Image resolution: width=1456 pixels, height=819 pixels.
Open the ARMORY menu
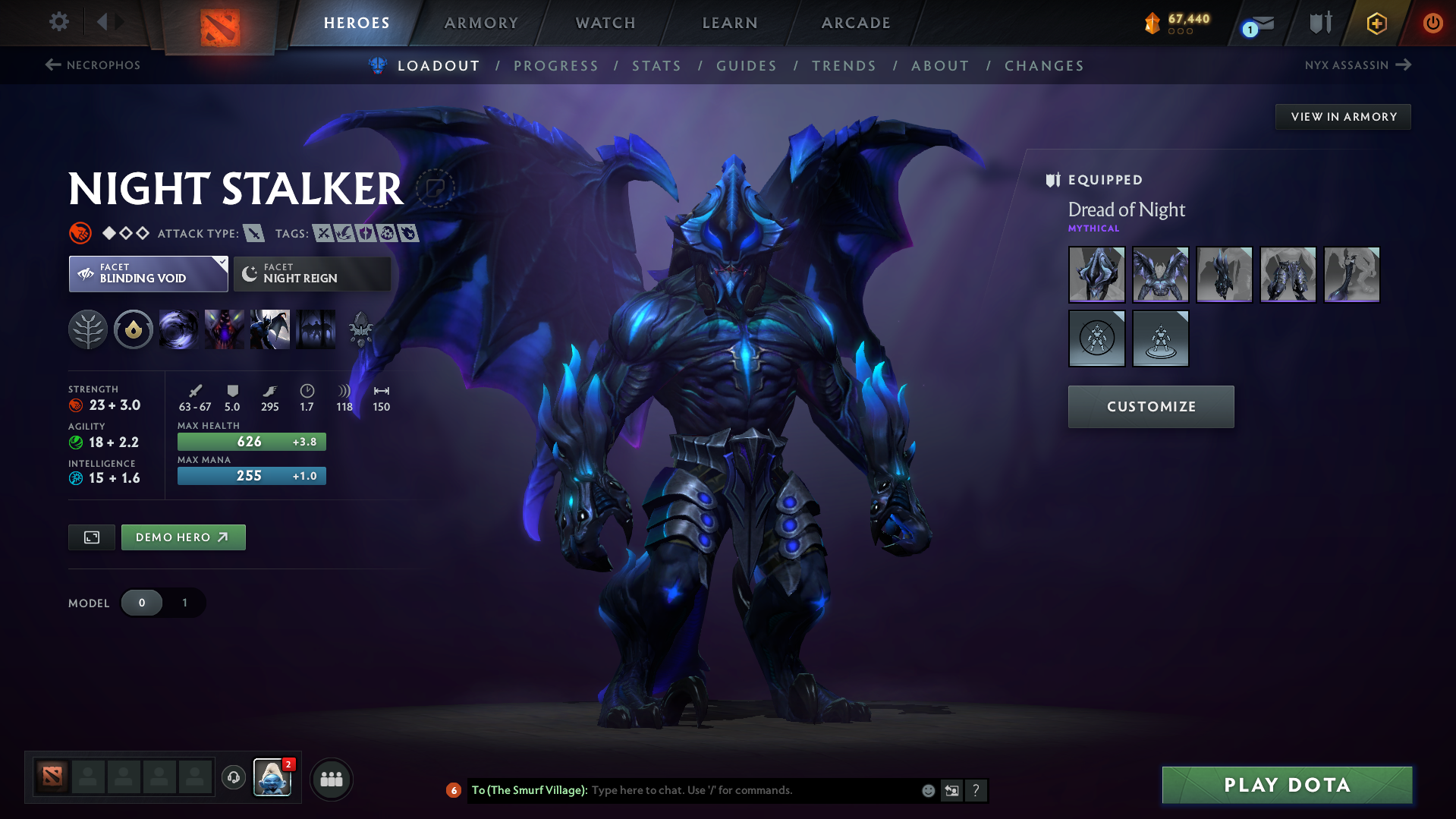(x=481, y=23)
